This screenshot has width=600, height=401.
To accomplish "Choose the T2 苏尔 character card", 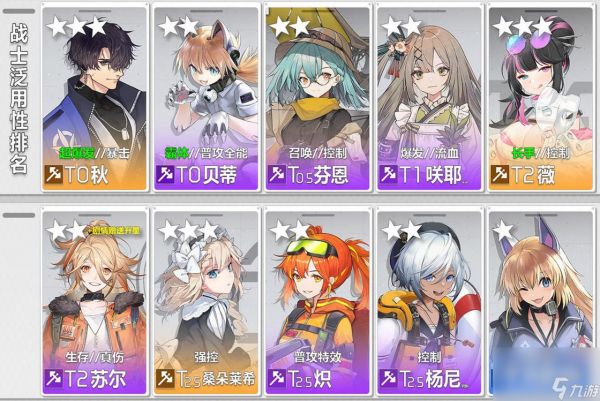I will click(x=92, y=302).
